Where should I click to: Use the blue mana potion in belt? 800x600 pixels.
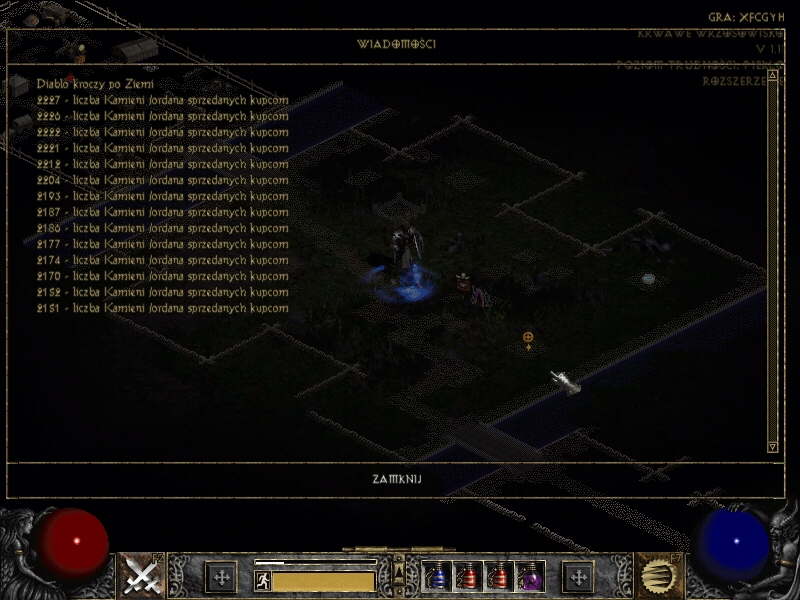point(437,577)
